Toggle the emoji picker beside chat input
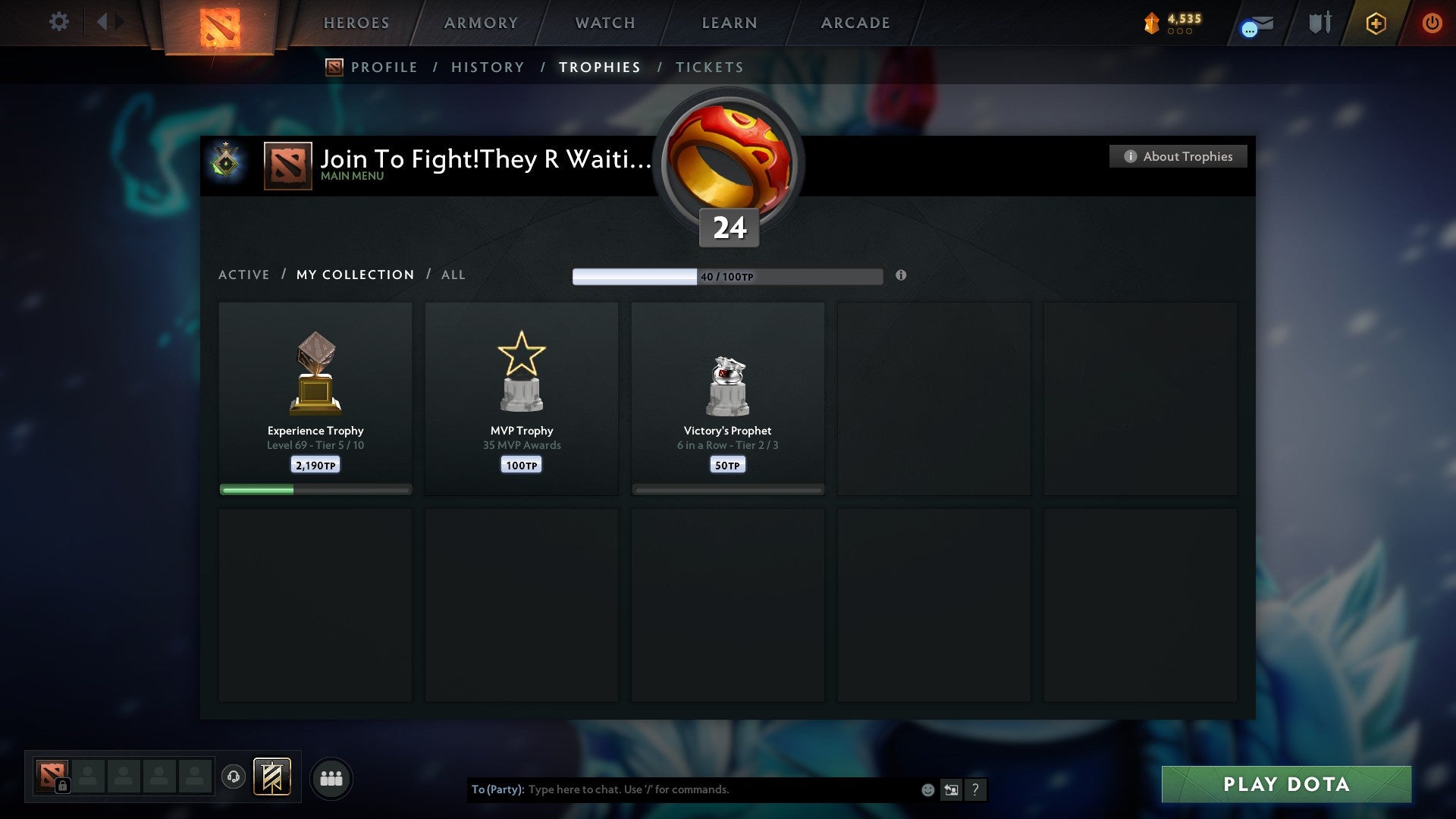 coord(927,789)
